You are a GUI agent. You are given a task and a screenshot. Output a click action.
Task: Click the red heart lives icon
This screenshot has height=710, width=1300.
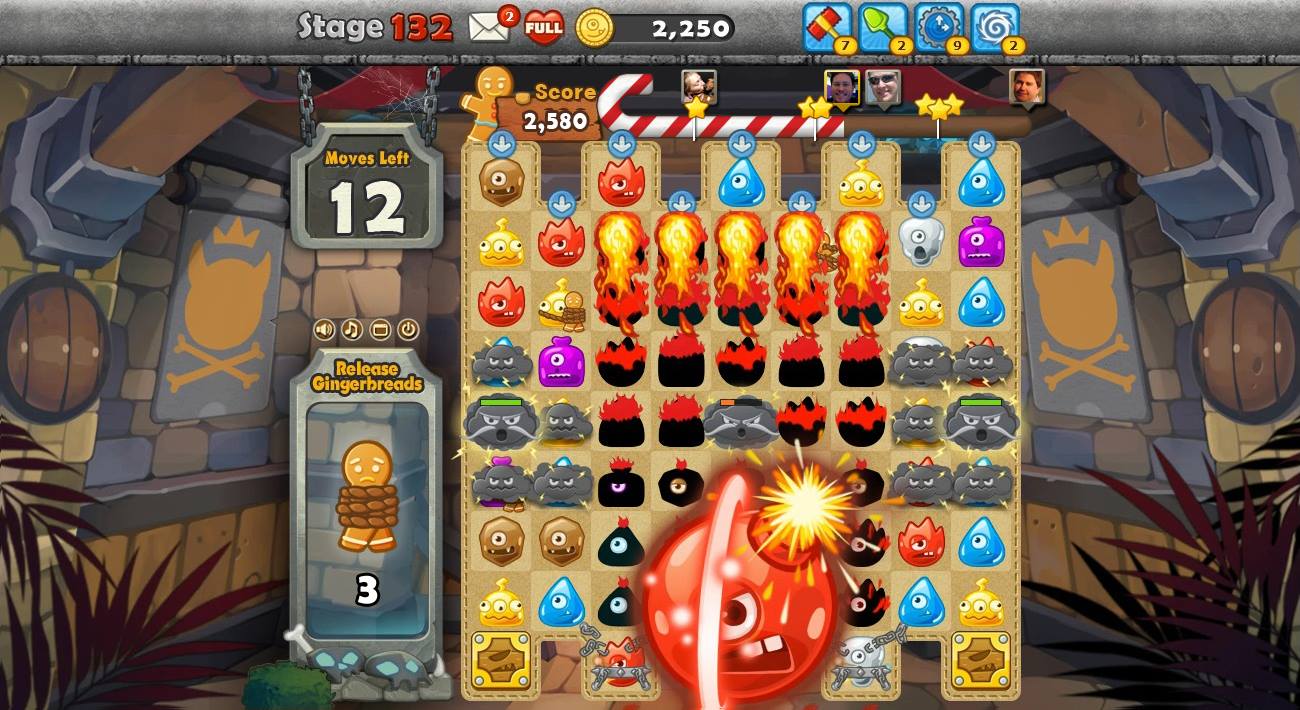click(x=543, y=27)
